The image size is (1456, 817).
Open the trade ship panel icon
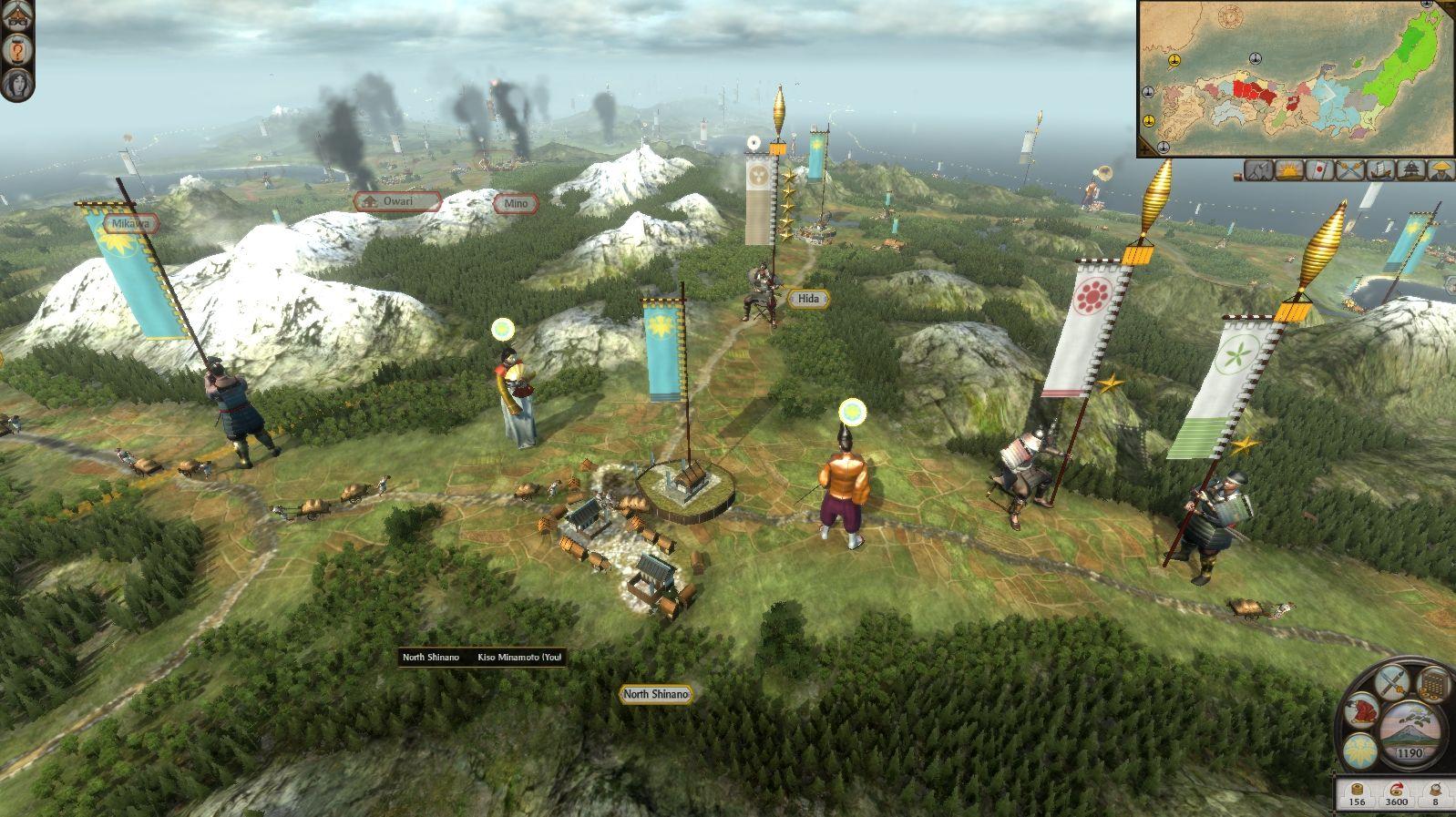tap(1379, 169)
